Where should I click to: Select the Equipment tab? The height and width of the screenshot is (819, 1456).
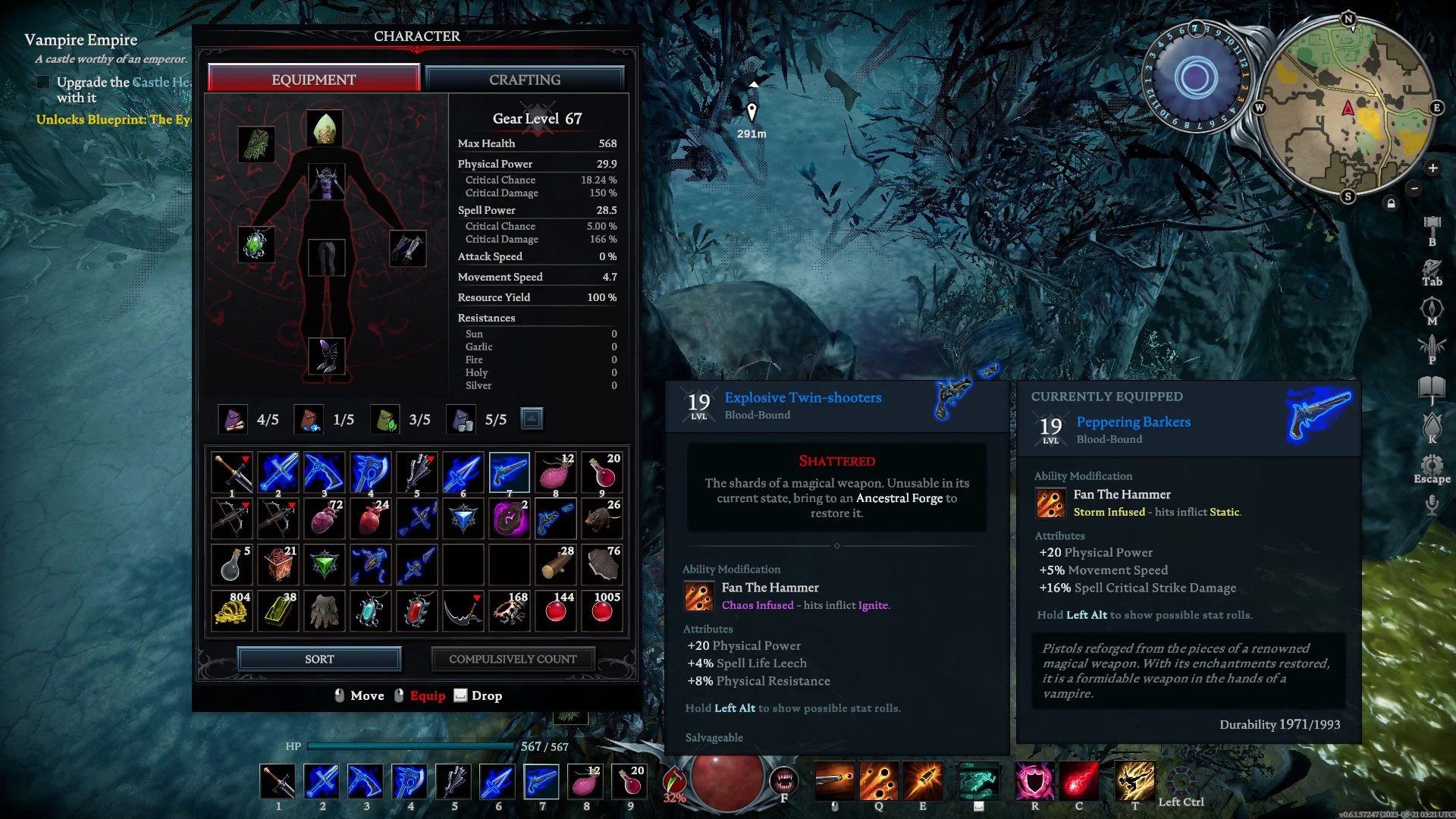(313, 80)
